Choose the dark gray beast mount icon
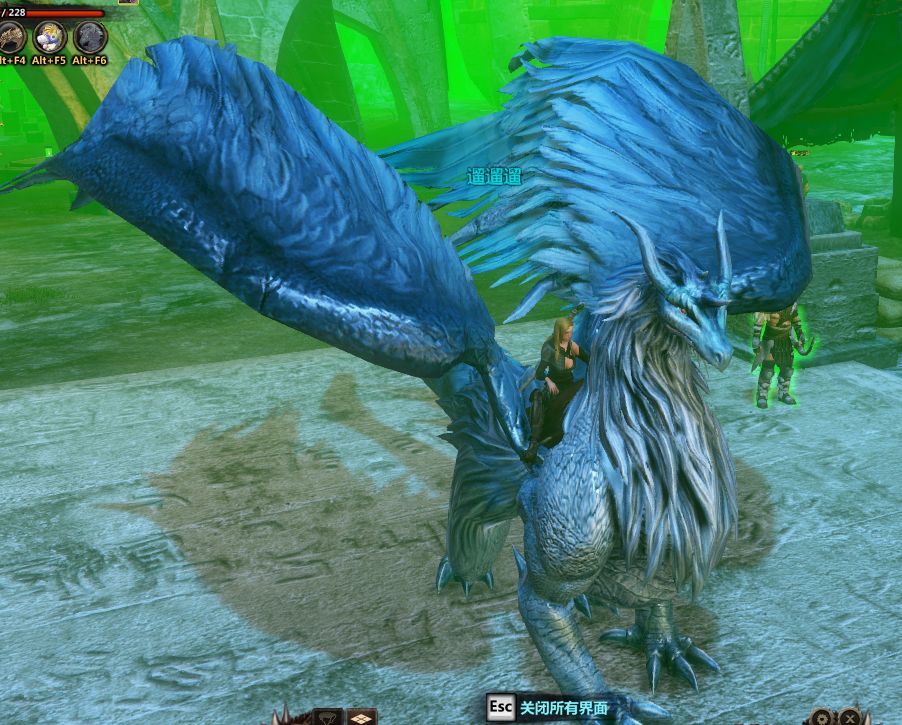 (x=90, y=37)
